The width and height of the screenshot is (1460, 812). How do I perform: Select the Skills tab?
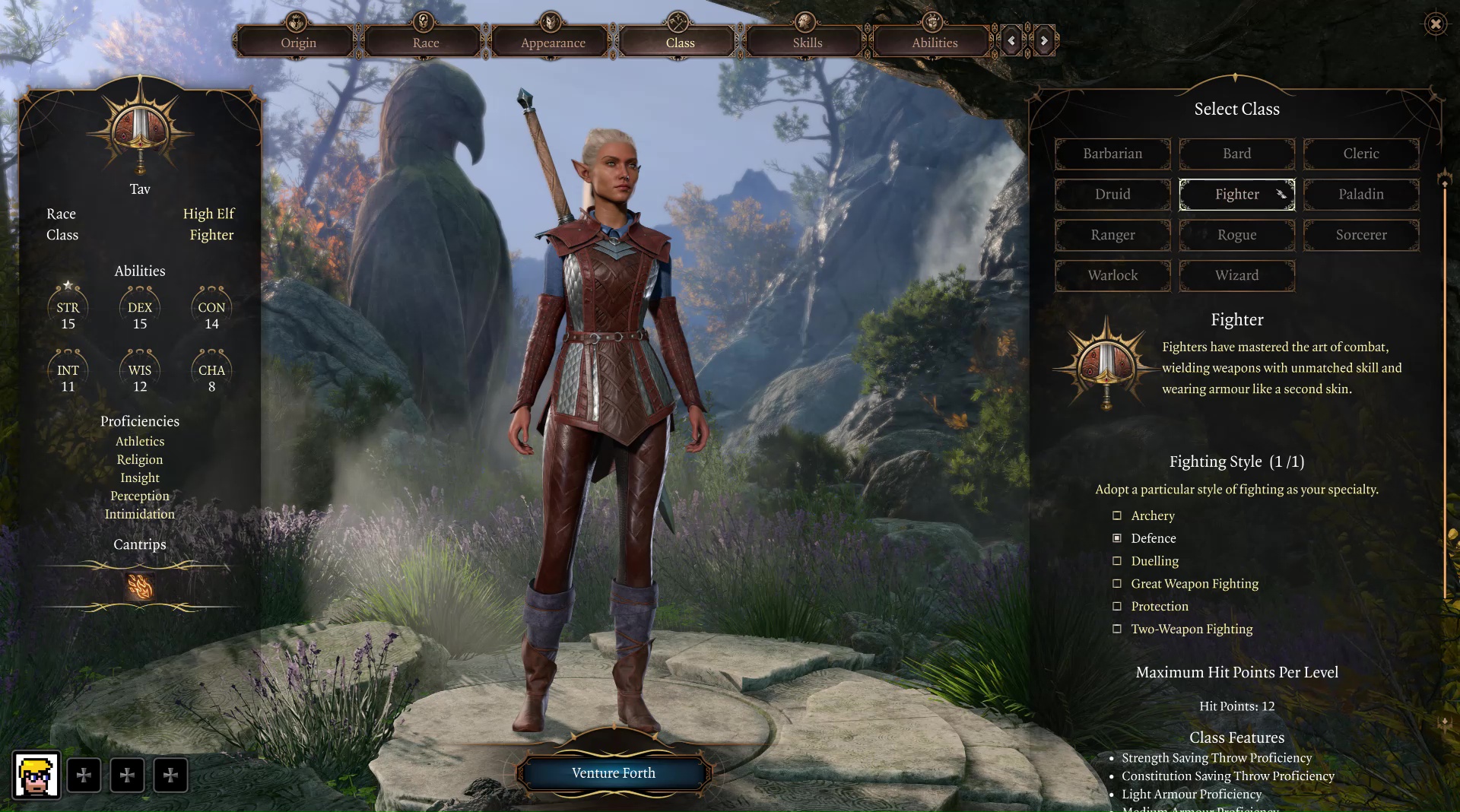click(808, 43)
